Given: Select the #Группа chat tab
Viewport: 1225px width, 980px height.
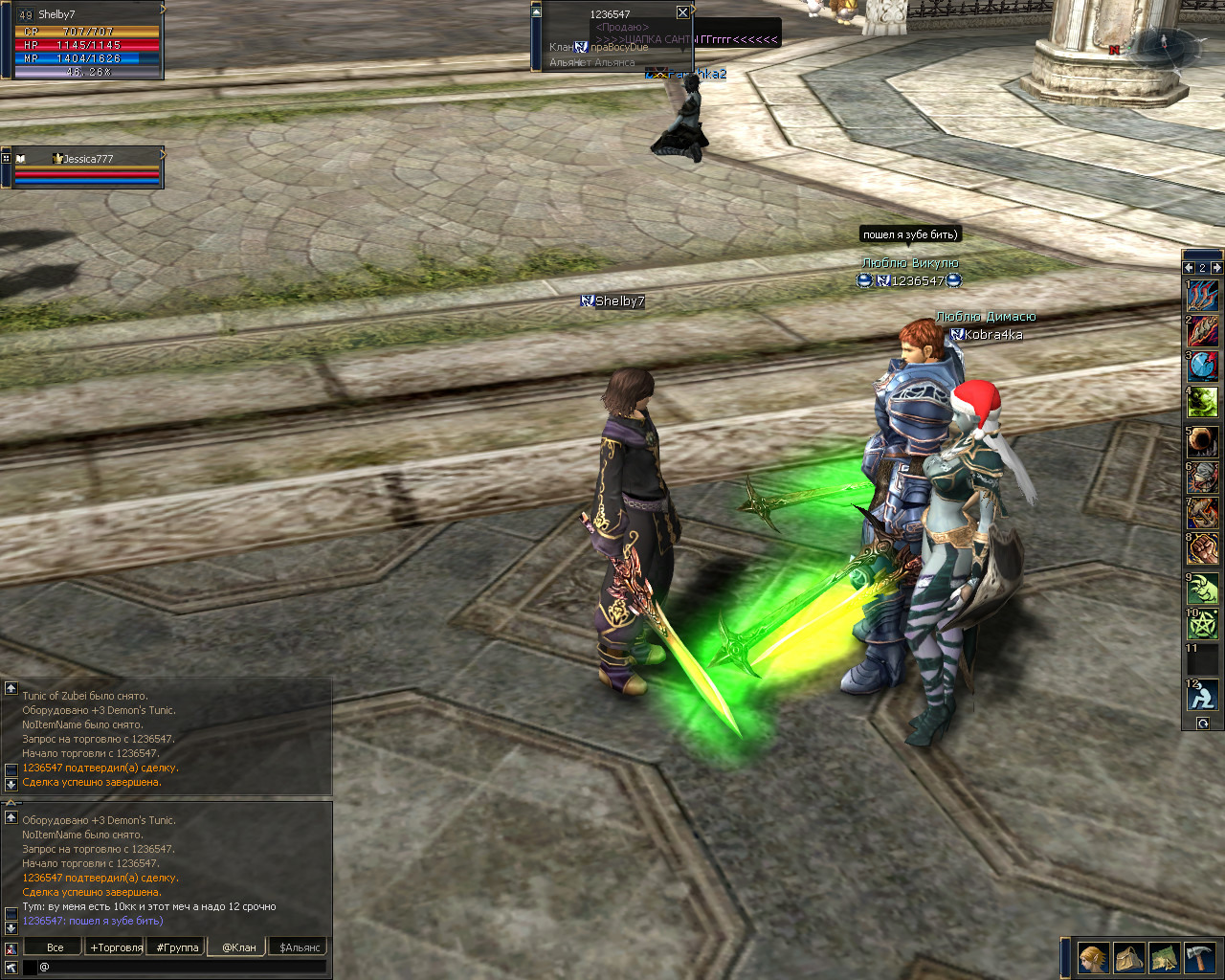Looking at the screenshot, I should click(177, 947).
